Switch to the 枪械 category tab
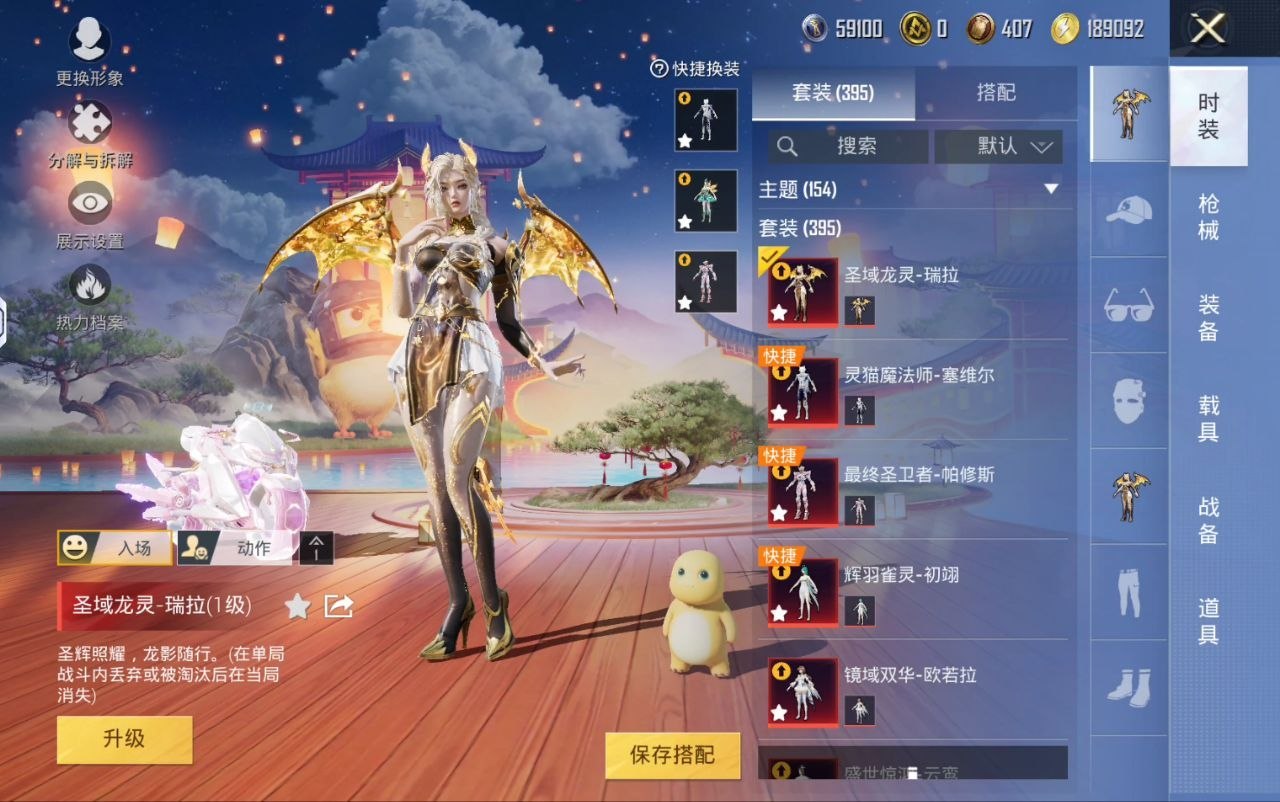 (1207, 214)
